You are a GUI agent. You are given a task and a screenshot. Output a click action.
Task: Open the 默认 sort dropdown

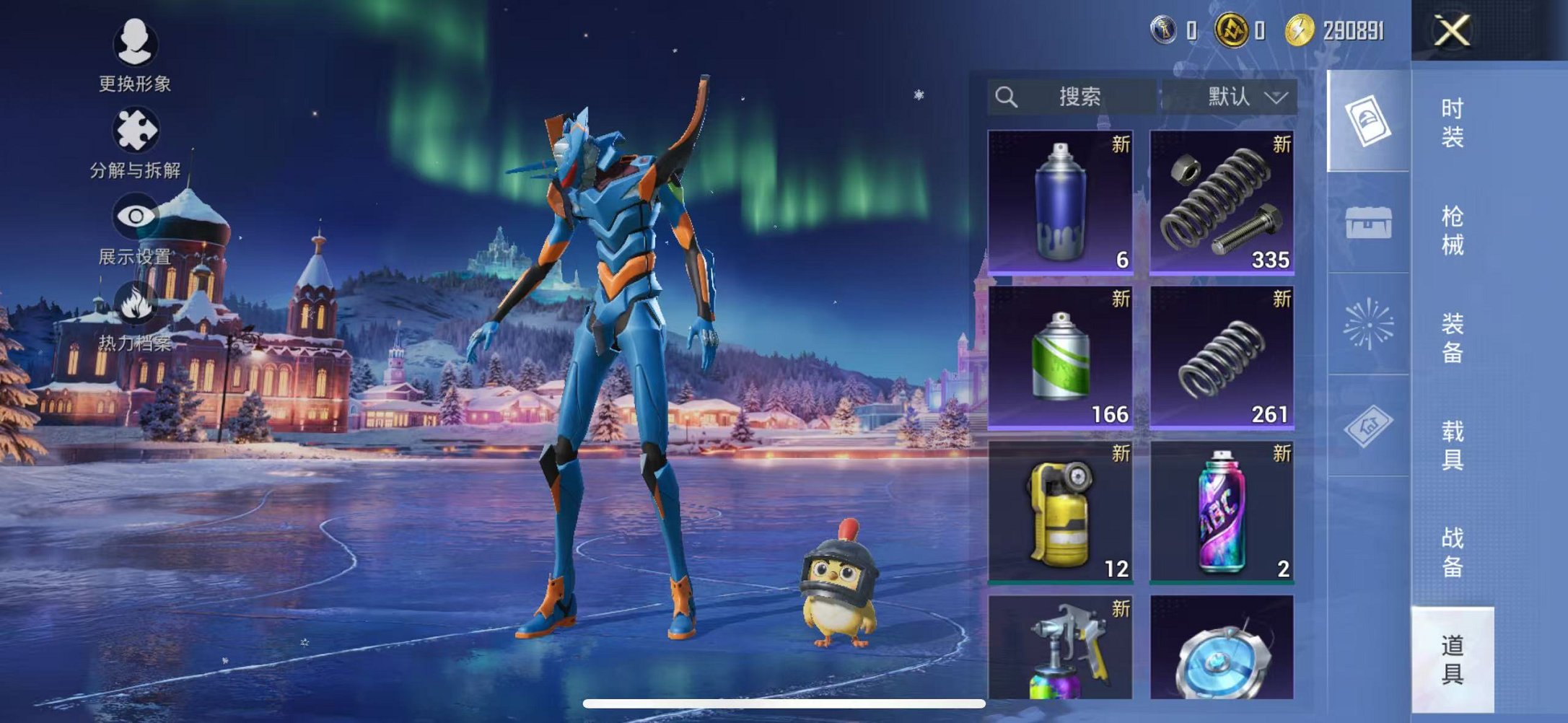[x=1230, y=97]
